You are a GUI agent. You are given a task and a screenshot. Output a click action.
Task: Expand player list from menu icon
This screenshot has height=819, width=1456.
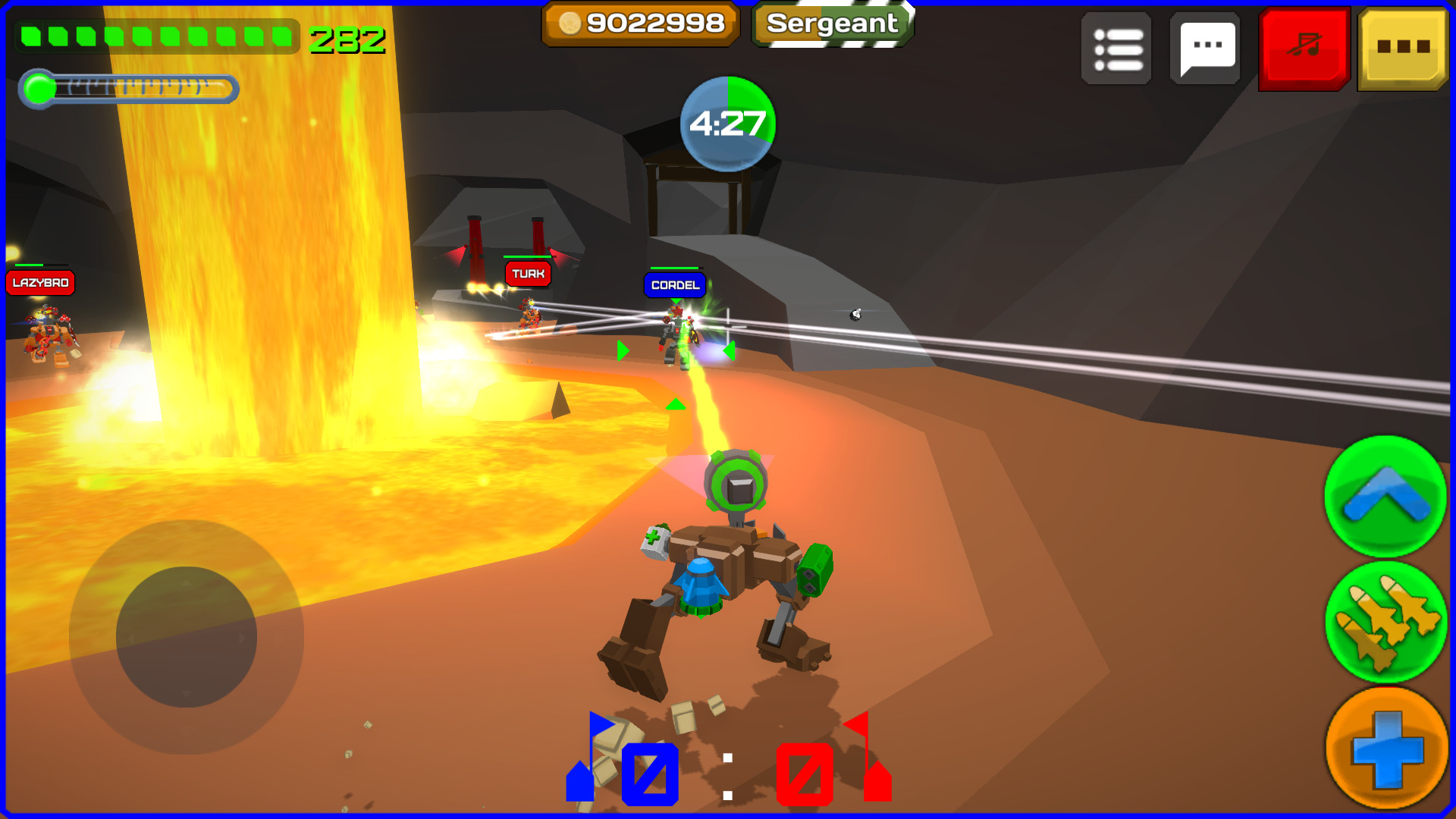pos(1116,49)
